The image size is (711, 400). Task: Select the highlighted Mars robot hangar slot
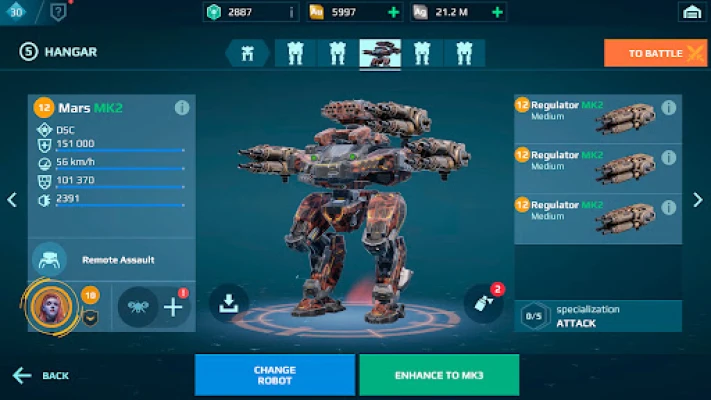pyautogui.click(x=380, y=53)
